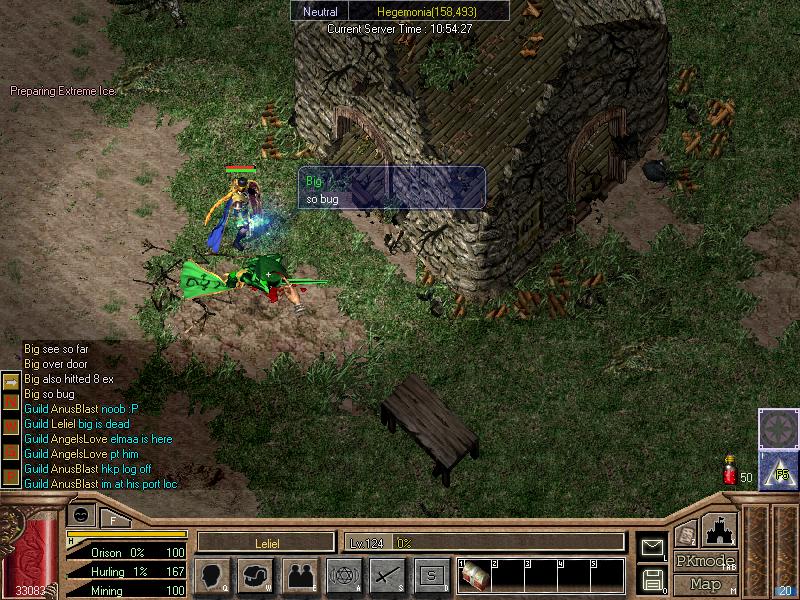The image size is (800, 600).
Task: Click the floppy disk save button
Action: pos(652,578)
